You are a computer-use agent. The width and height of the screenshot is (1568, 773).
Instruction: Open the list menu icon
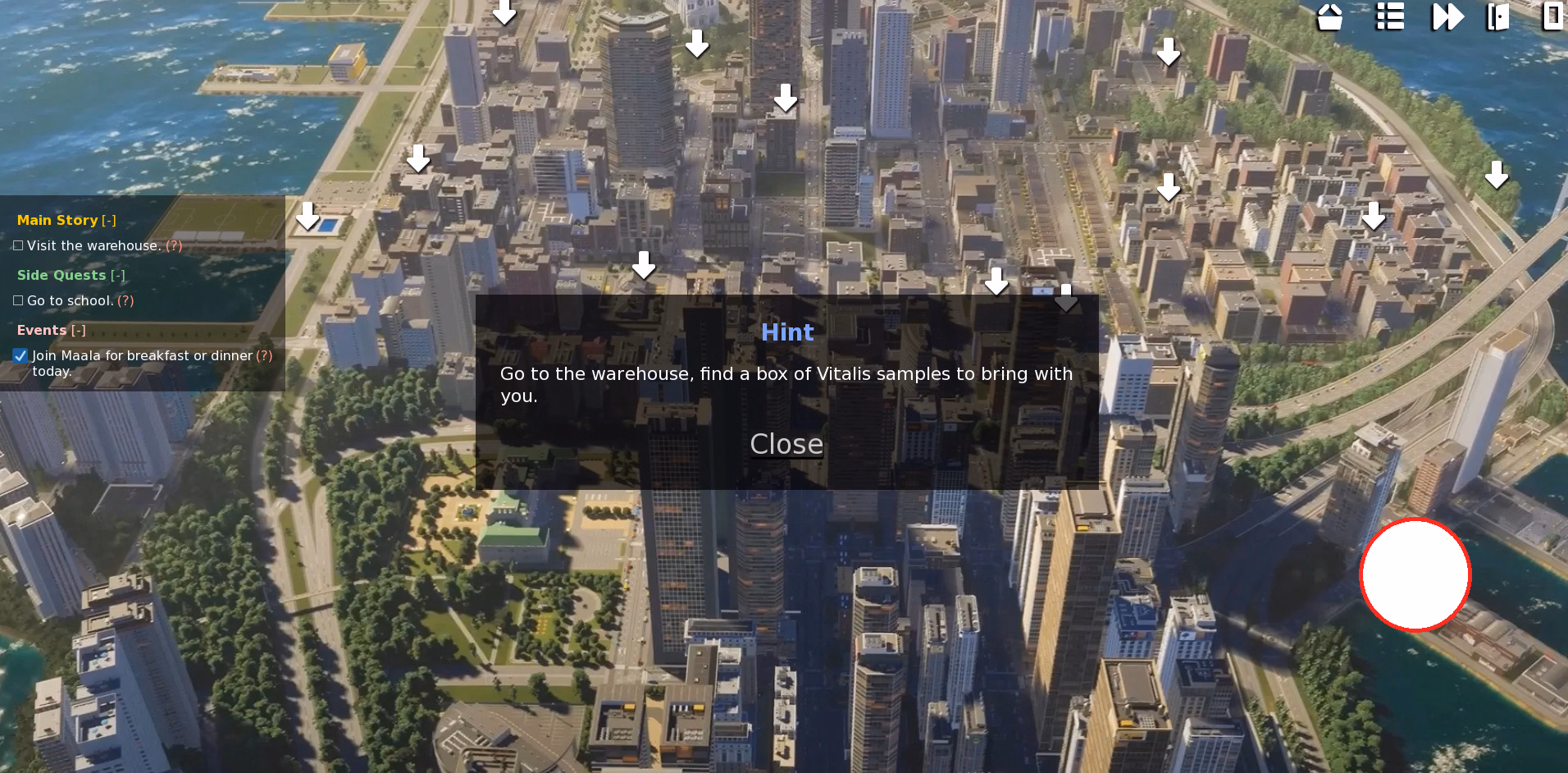pos(1389,16)
